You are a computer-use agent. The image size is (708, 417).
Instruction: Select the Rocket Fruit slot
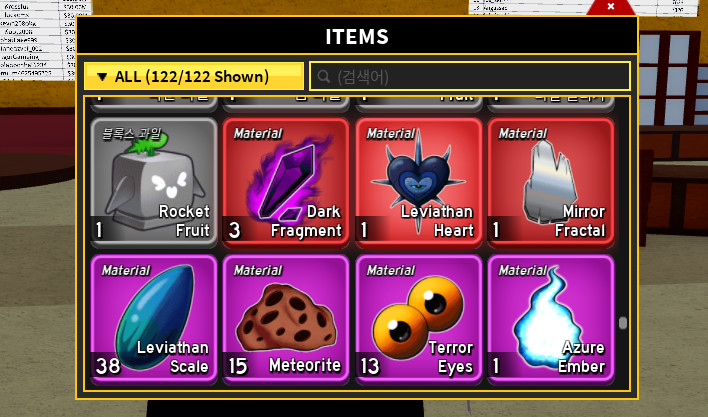[x=154, y=182]
